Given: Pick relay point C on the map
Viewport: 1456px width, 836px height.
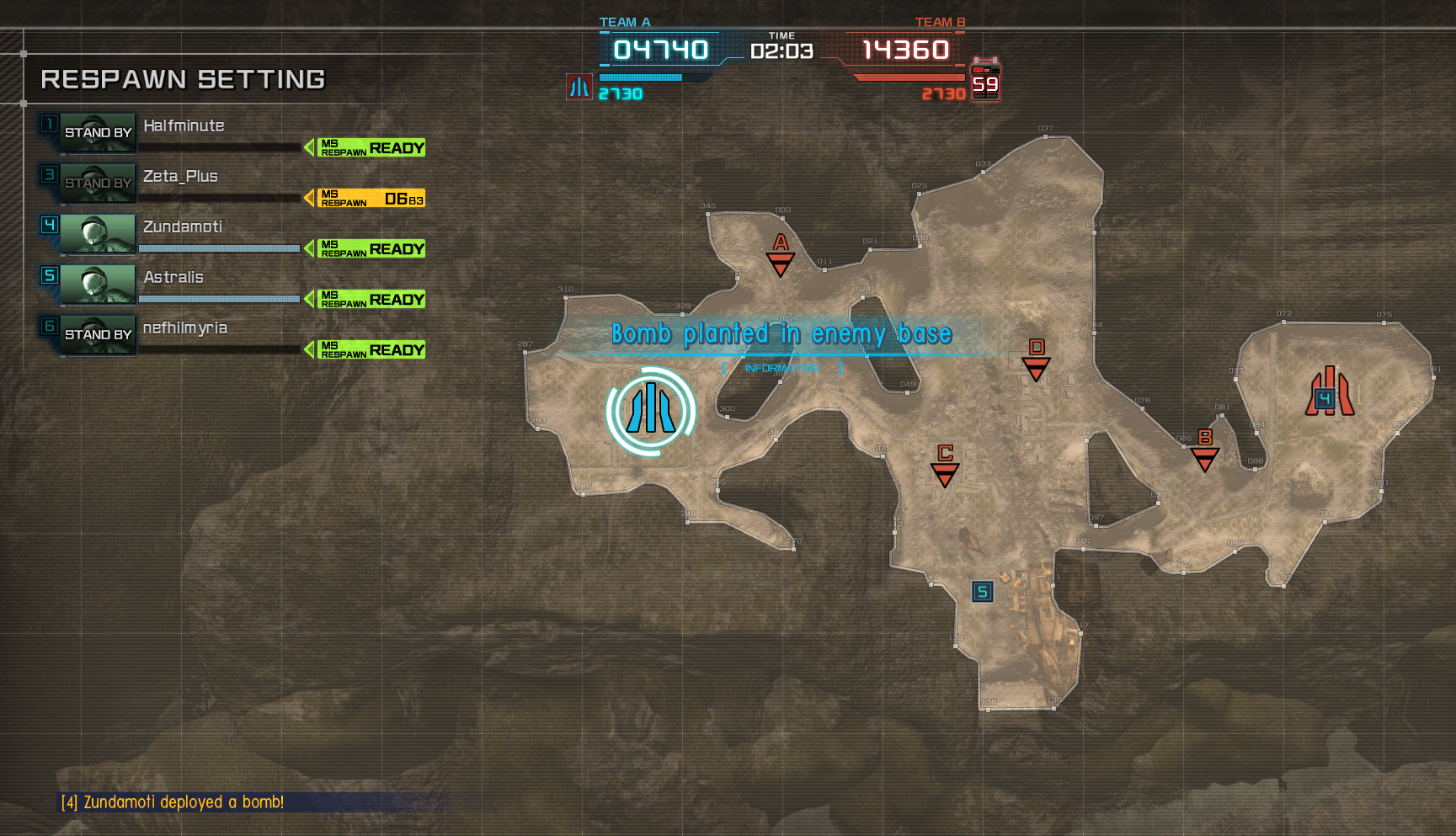Looking at the screenshot, I should [945, 466].
